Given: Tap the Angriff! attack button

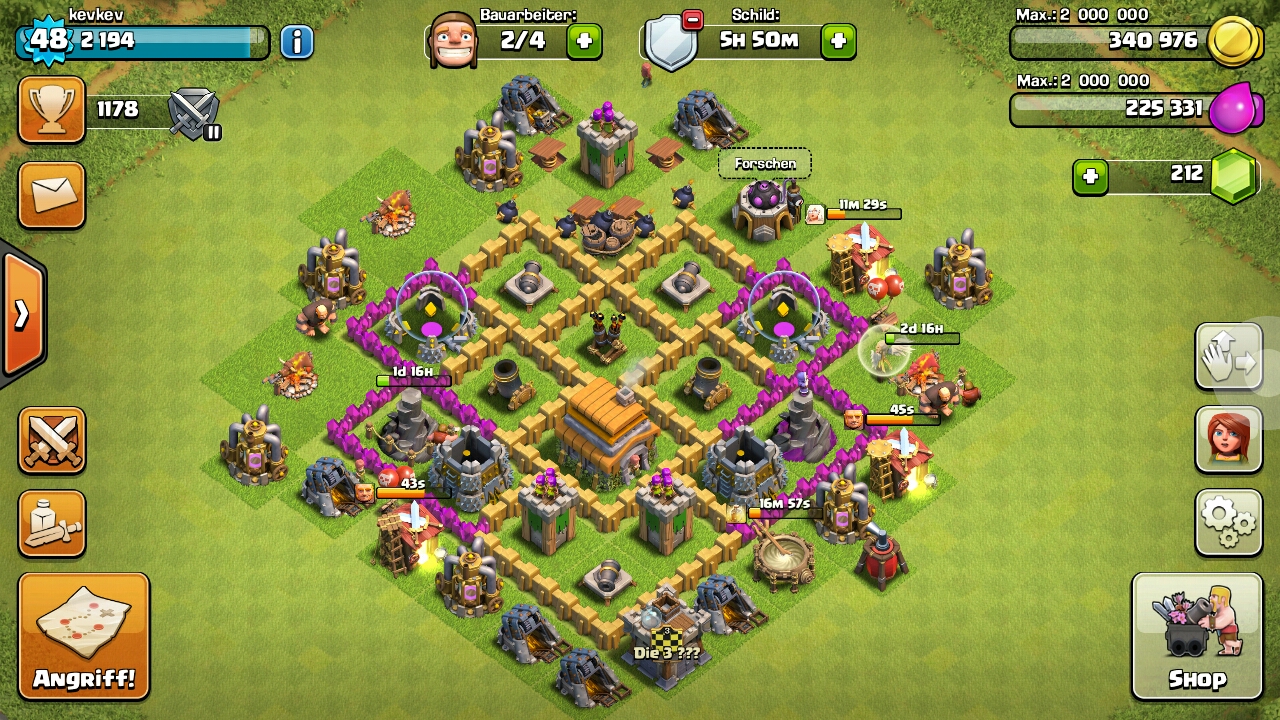Looking at the screenshot, I should 84,636.
